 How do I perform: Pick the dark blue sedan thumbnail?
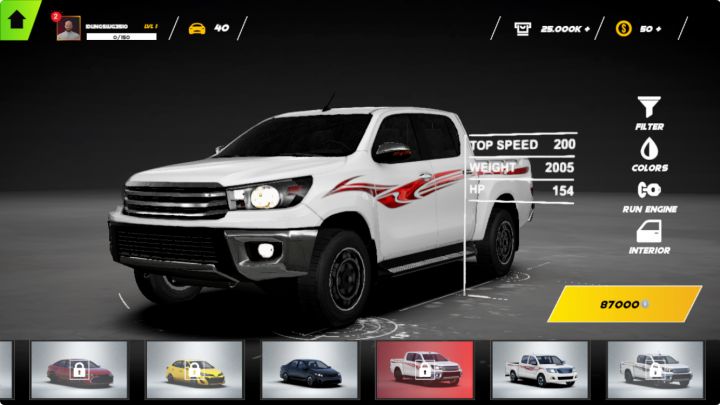(309, 370)
